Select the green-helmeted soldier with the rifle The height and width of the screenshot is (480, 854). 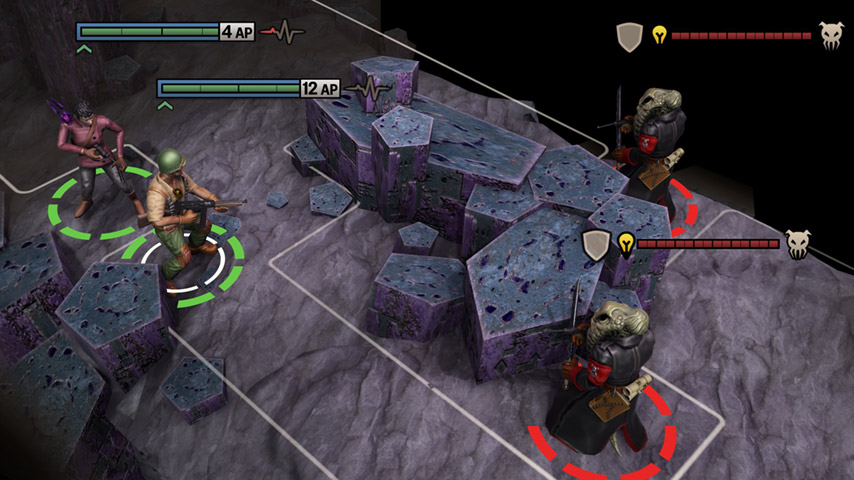[177, 211]
